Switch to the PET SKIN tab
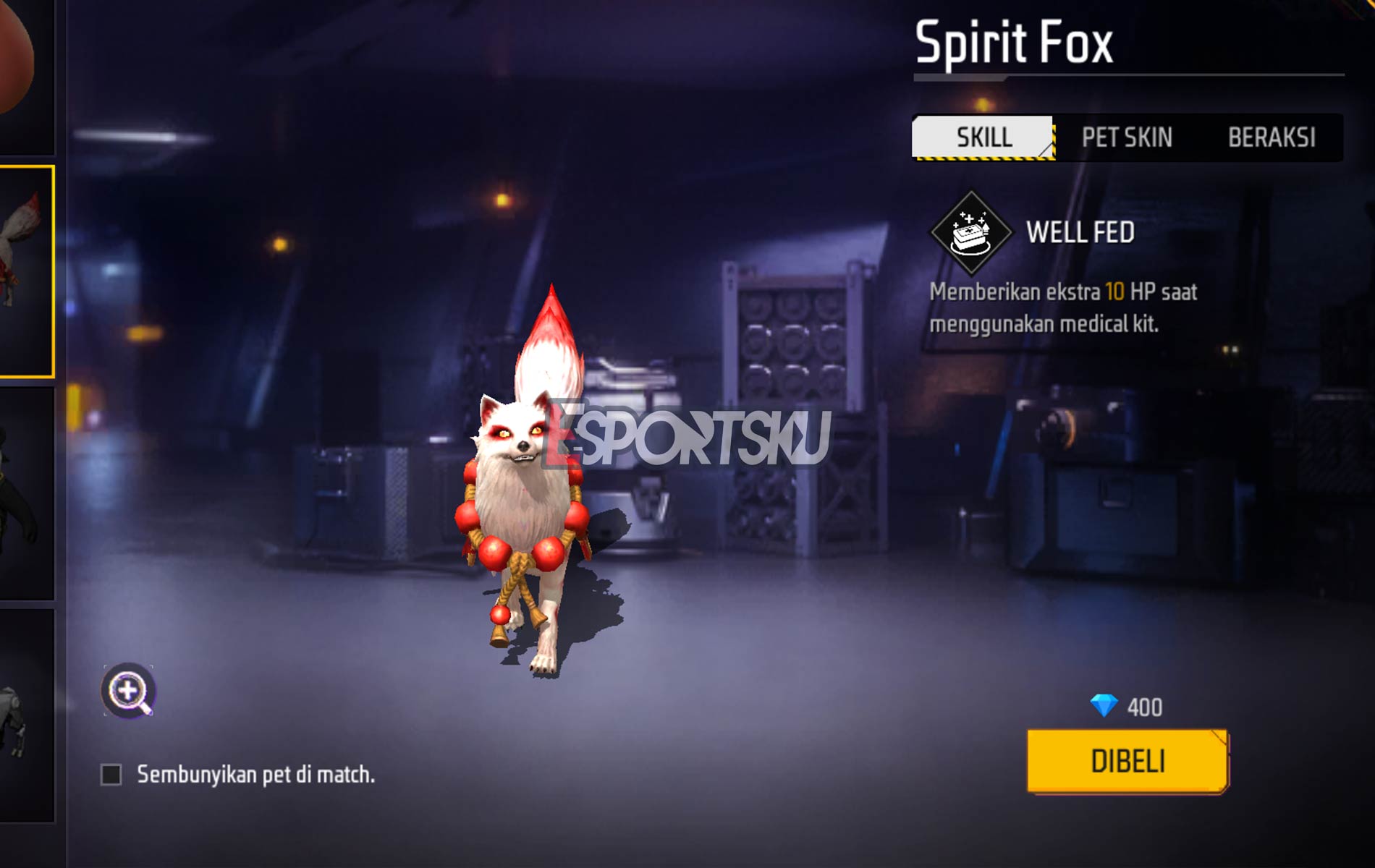1375x868 pixels. (1127, 135)
